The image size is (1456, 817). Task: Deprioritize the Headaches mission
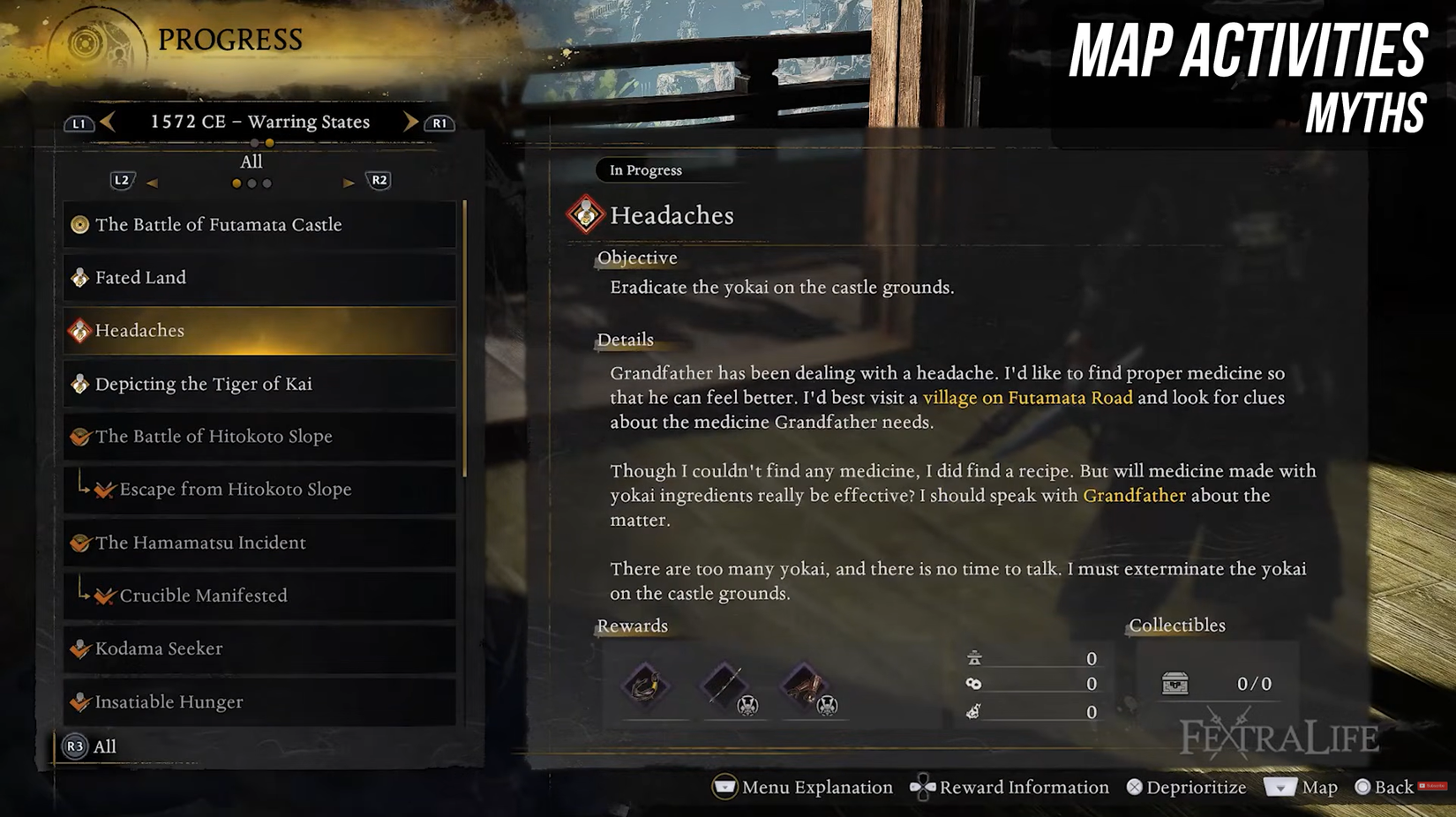[x=1186, y=787]
